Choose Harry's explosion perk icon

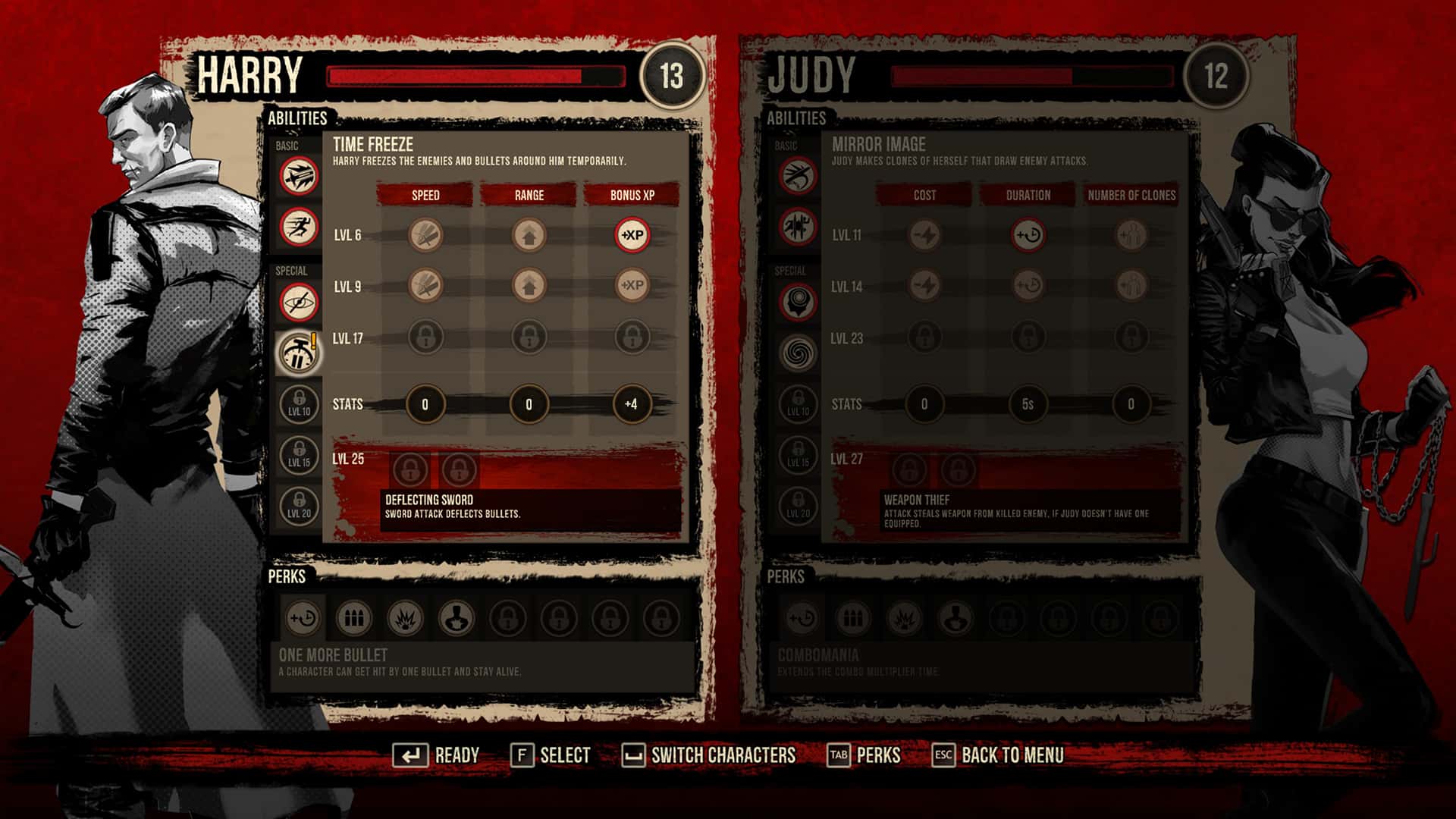[x=405, y=619]
